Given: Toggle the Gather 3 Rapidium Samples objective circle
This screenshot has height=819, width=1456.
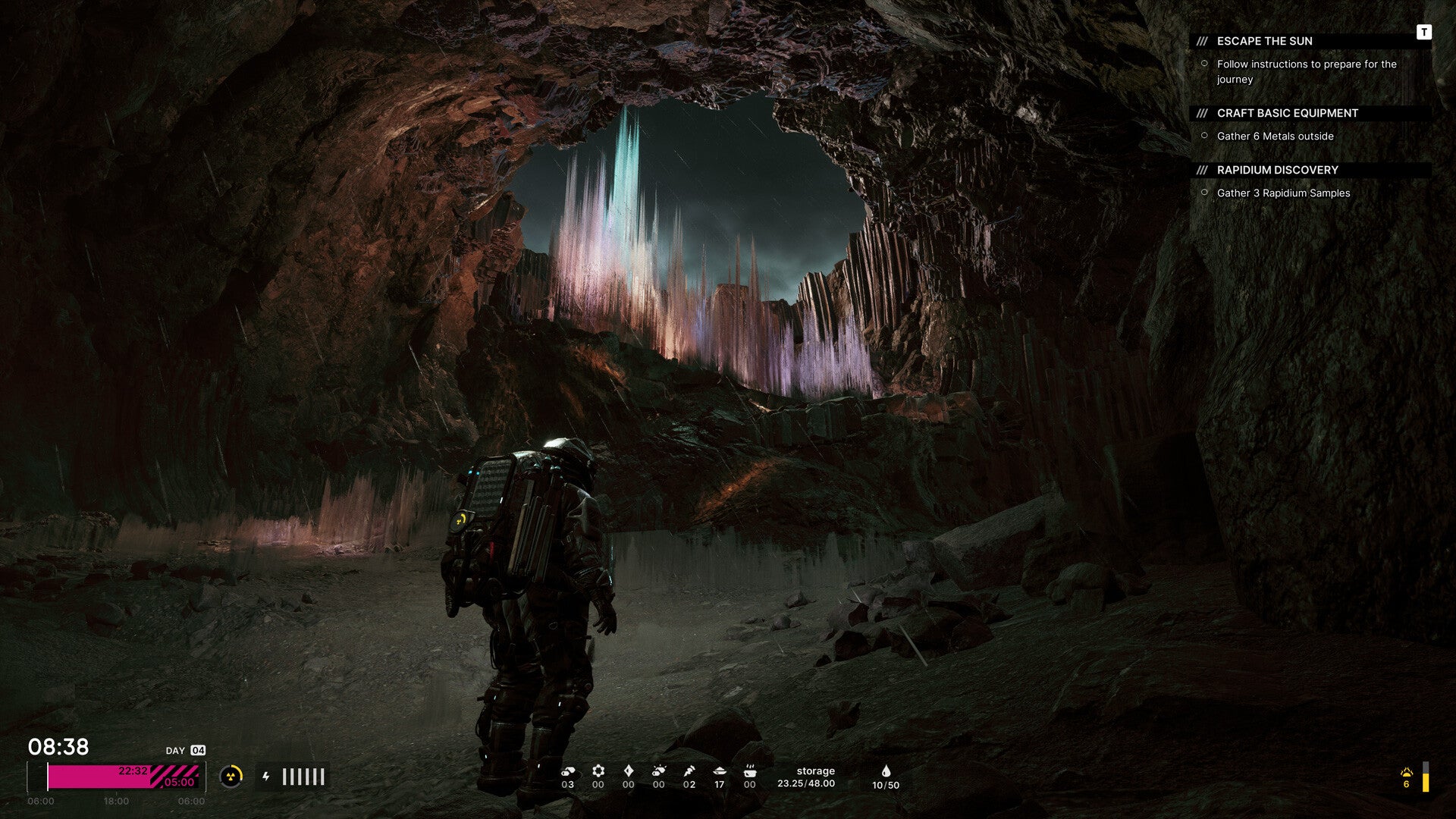Looking at the screenshot, I should (1205, 193).
